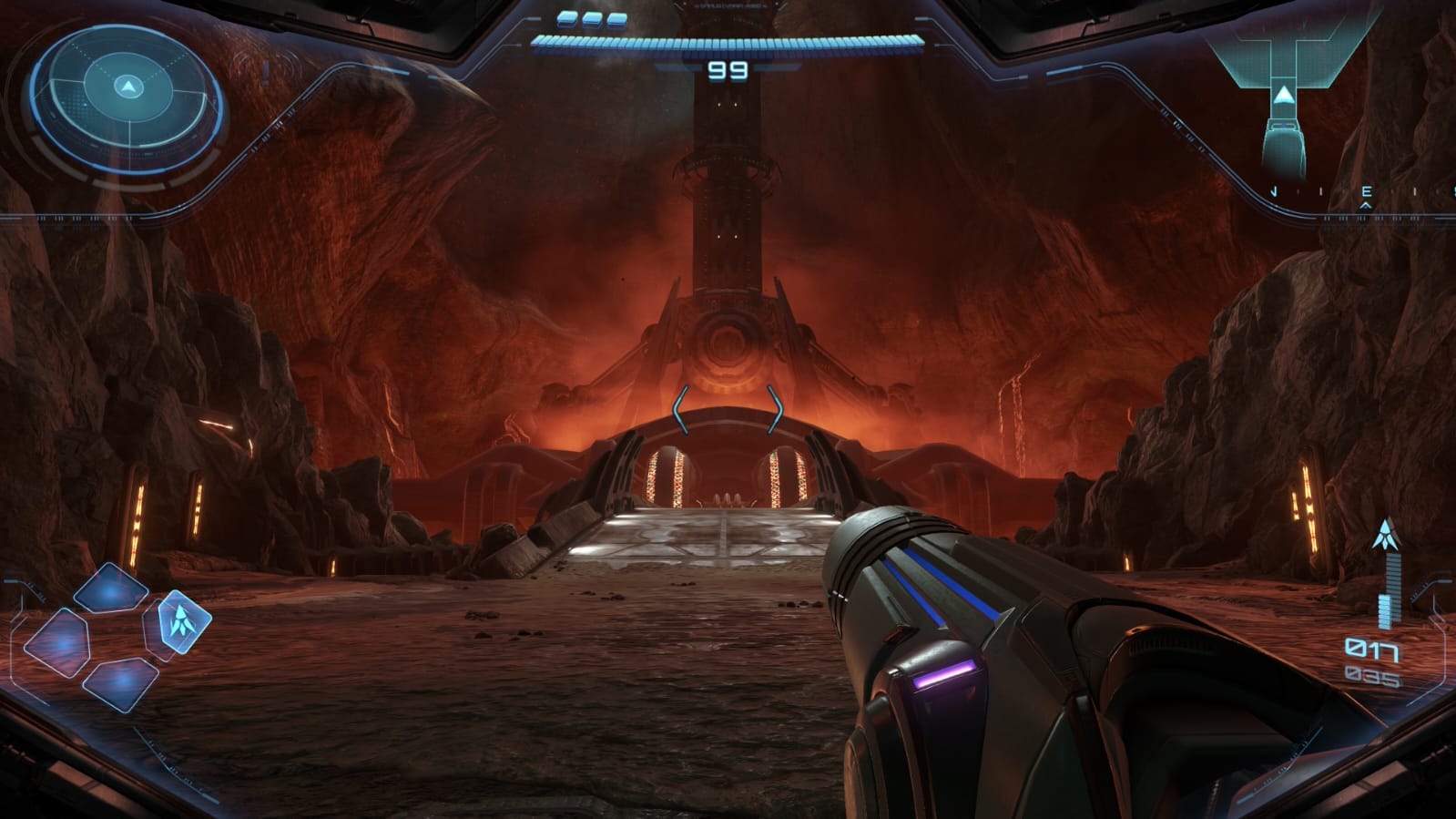Click the missile icon above ammo counter
The image size is (1456, 819).
tap(1386, 531)
